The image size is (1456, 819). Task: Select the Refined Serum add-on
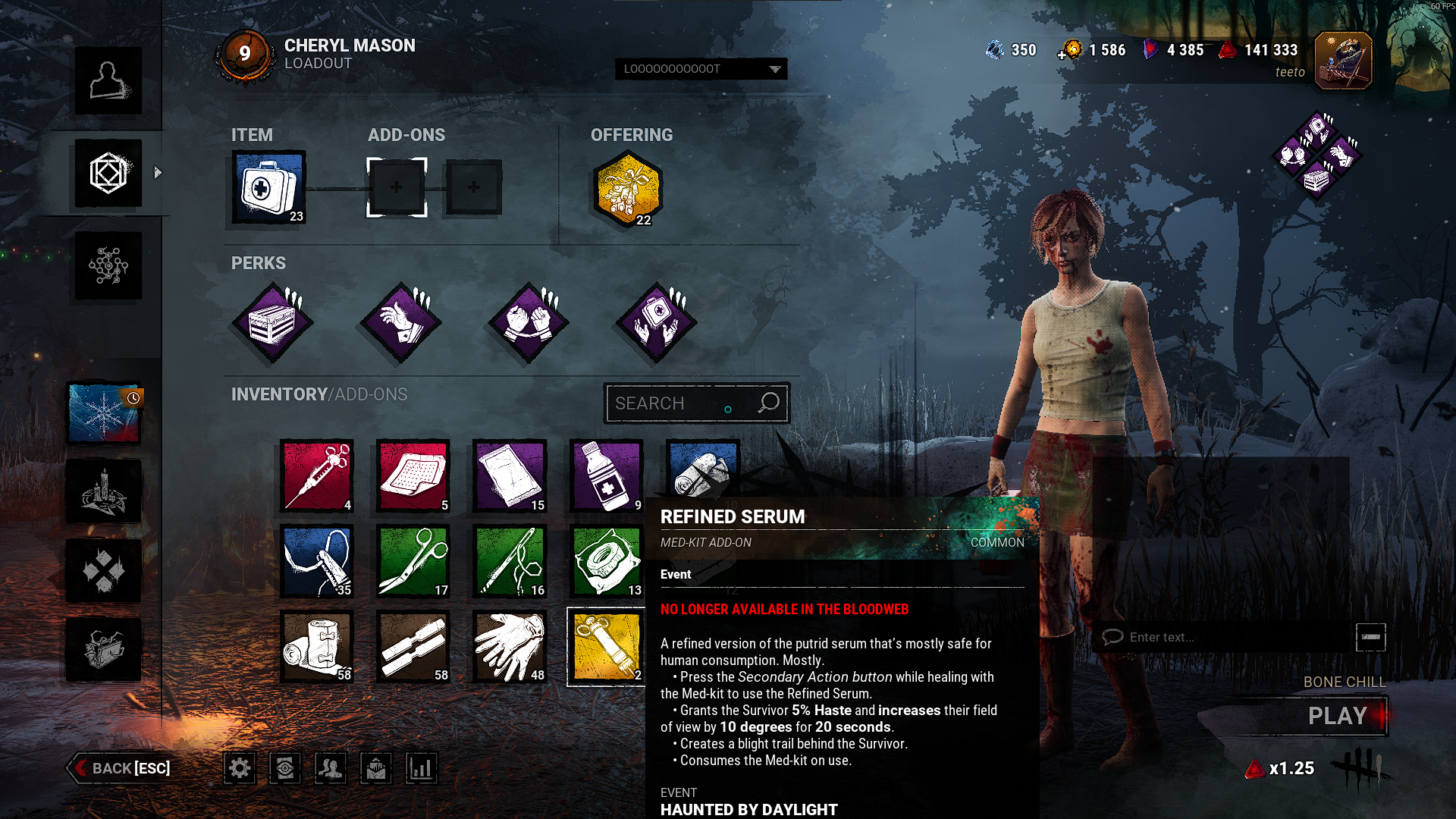tap(606, 646)
